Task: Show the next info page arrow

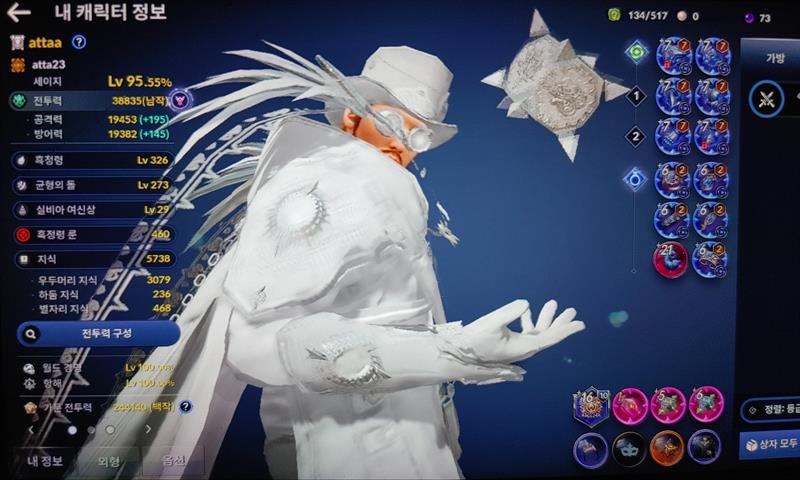Action: click(148, 429)
